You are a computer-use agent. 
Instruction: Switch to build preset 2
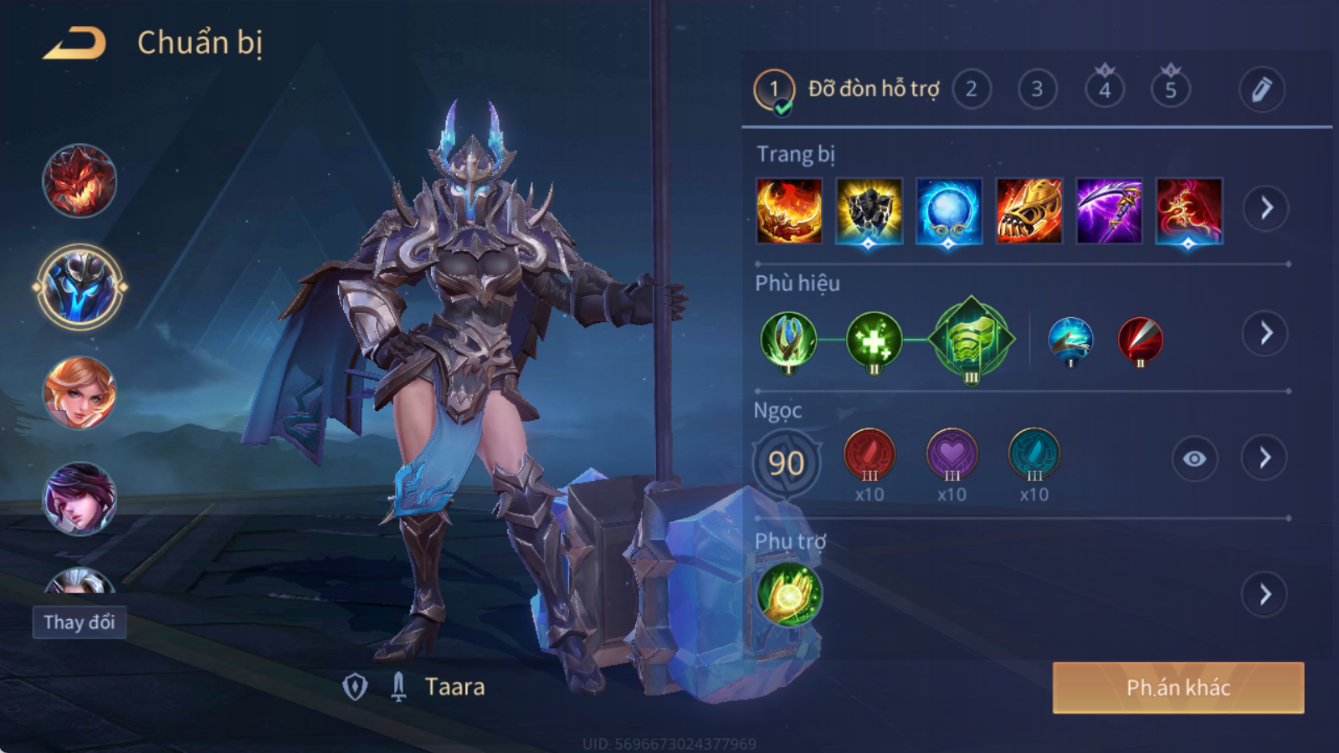[x=971, y=90]
